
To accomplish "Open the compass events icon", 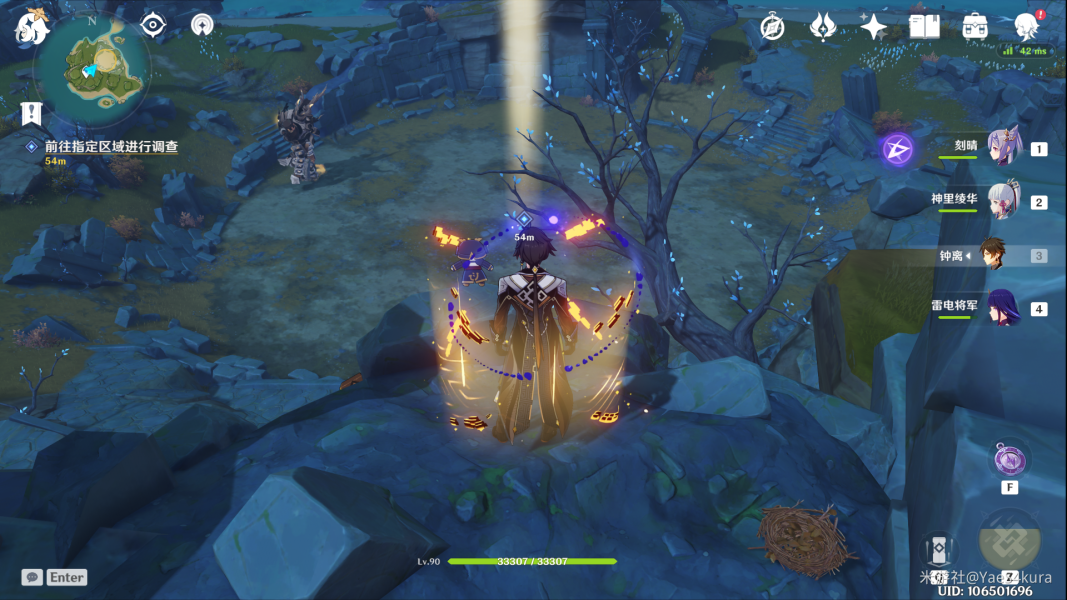I will (772, 27).
